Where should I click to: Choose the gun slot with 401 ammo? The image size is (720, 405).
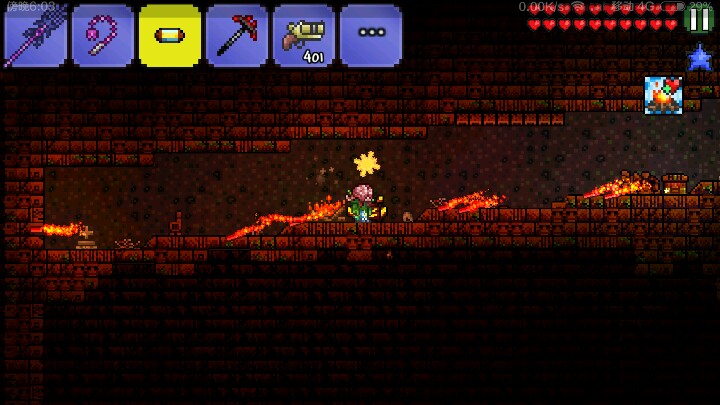(x=303, y=35)
